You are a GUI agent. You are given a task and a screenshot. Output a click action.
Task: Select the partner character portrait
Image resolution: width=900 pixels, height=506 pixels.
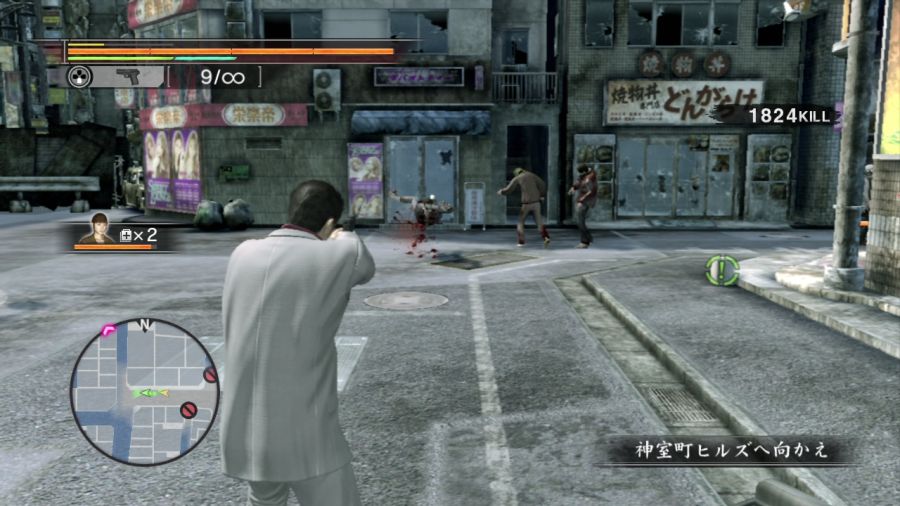coord(98,229)
